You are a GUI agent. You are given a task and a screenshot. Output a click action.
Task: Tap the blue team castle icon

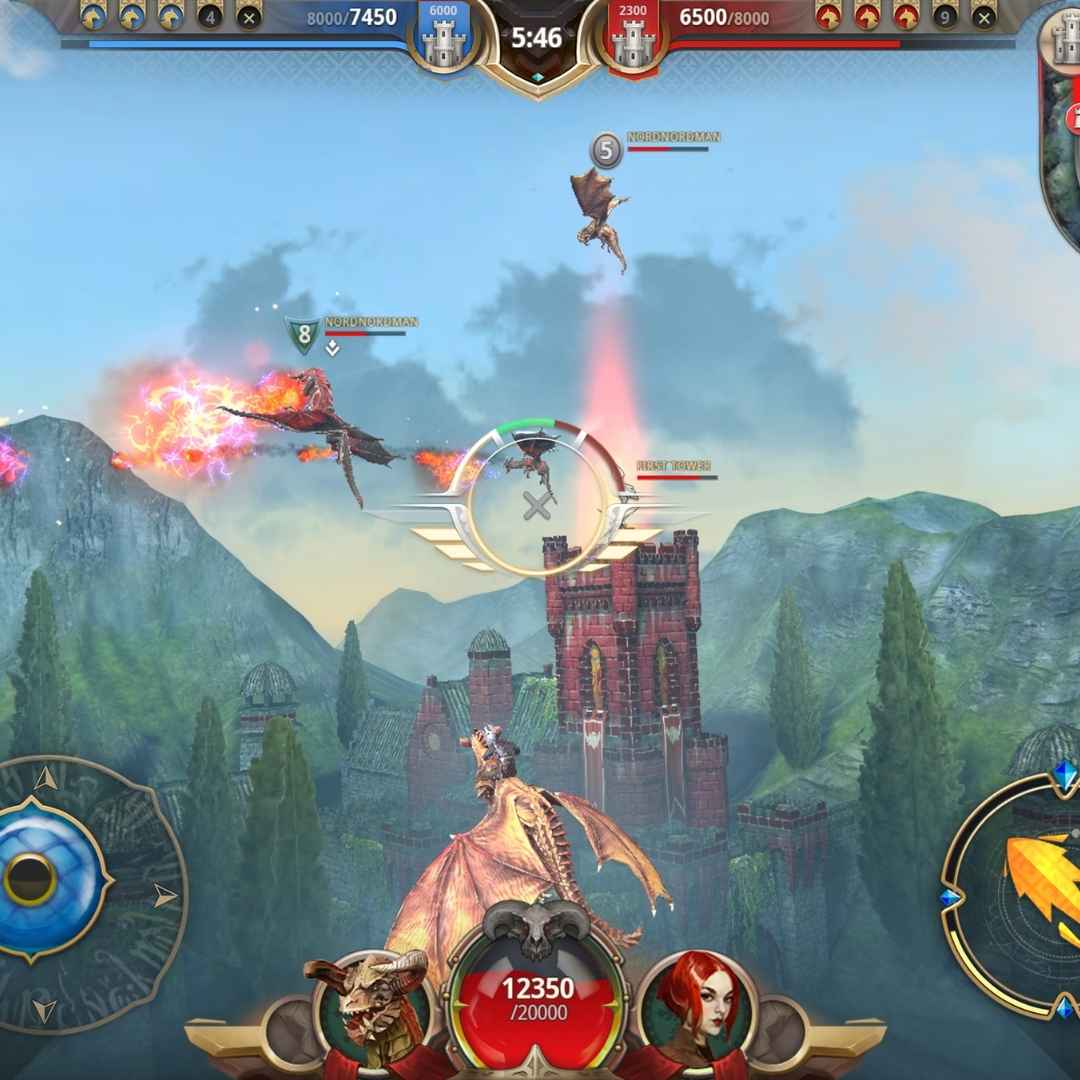[x=442, y=40]
